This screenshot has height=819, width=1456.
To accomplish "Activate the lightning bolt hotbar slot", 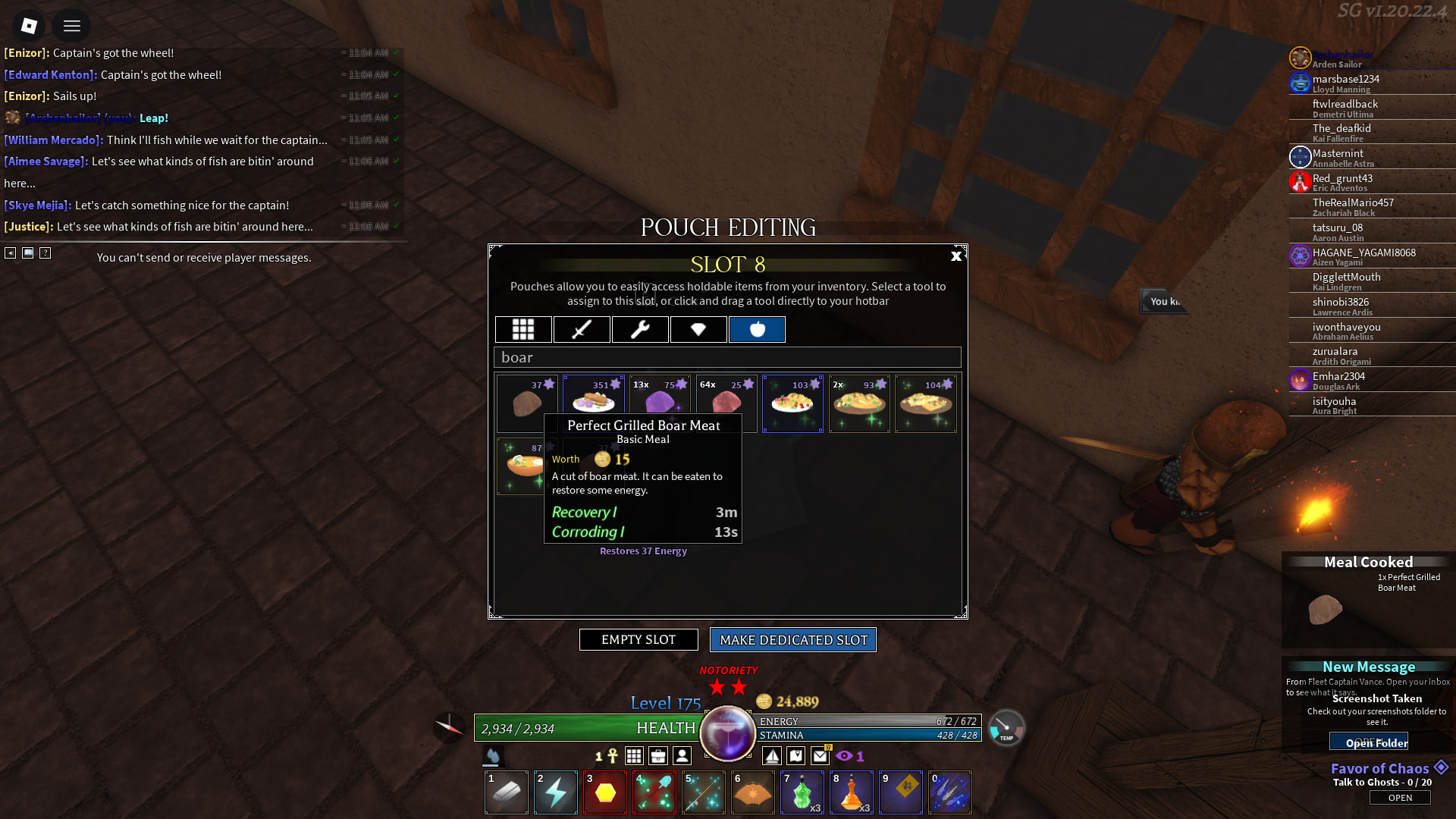I will tap(556, 793).
